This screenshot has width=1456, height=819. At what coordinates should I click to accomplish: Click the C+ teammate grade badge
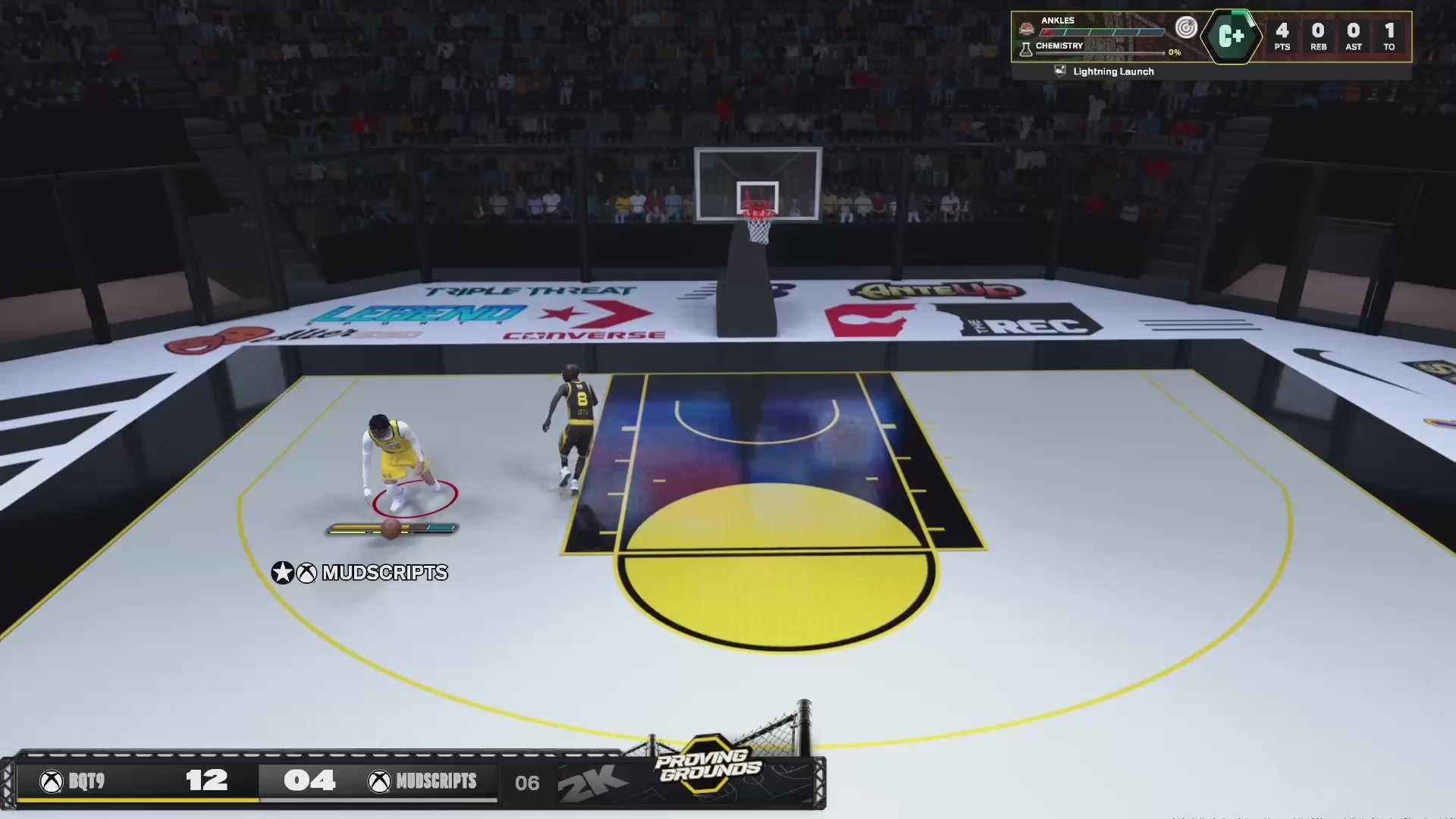point(1231,36)
